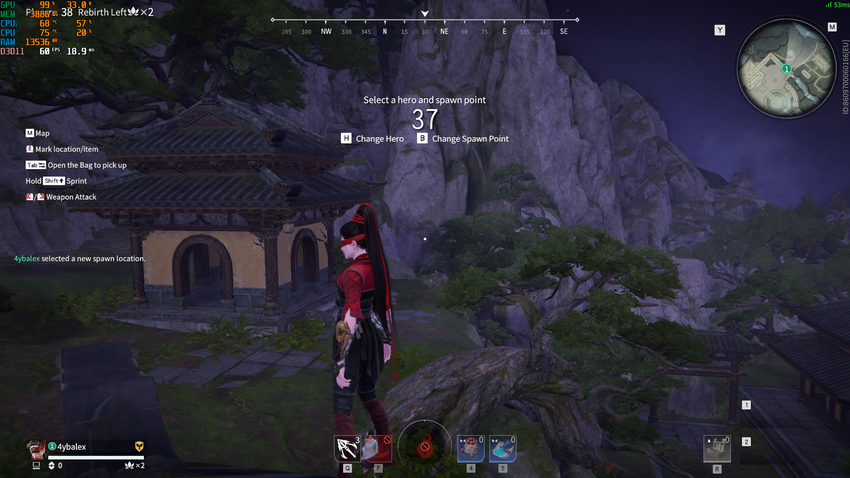This screenshot has width=850, height=478.
Task: Select the light blue consumable item slot
Action: 503,448
